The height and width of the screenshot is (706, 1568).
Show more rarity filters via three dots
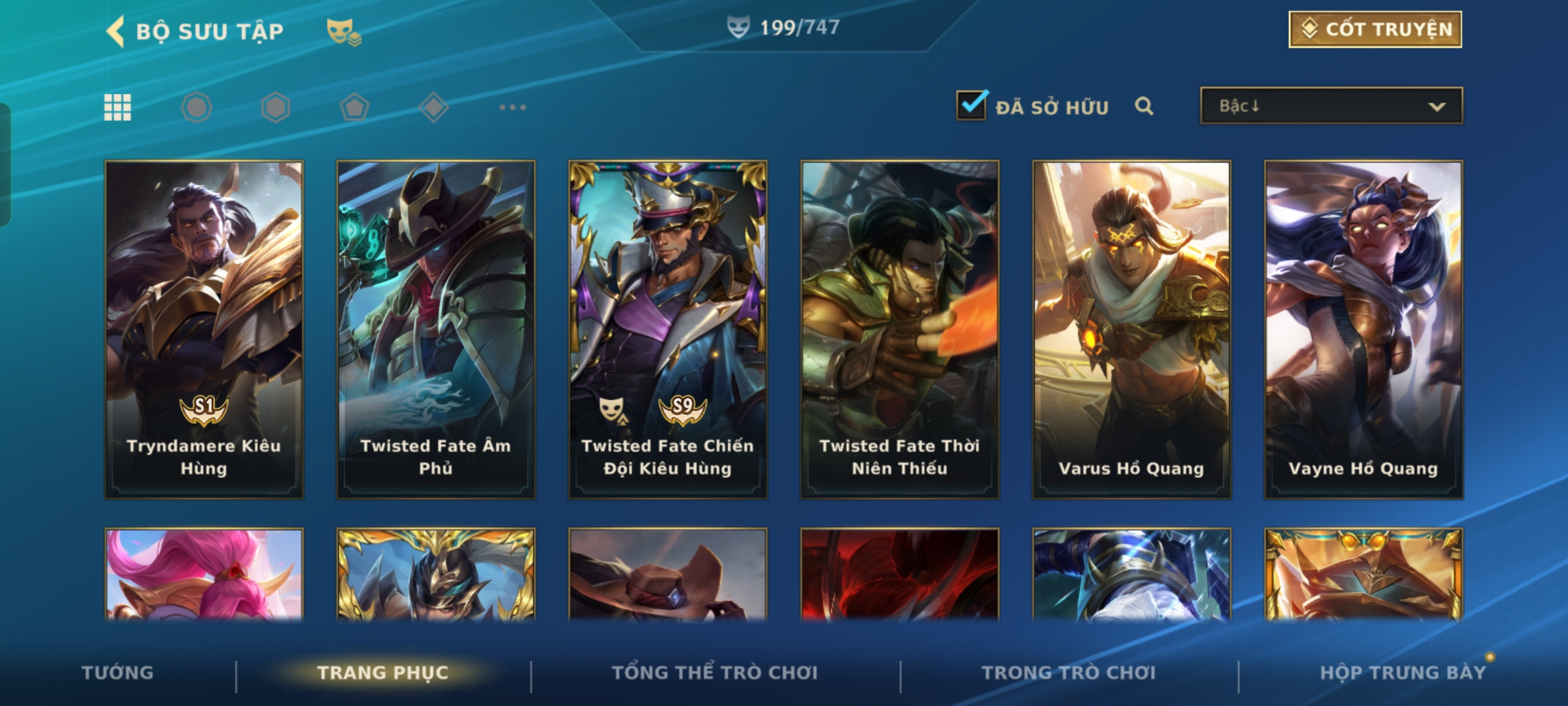pos(512,107)
